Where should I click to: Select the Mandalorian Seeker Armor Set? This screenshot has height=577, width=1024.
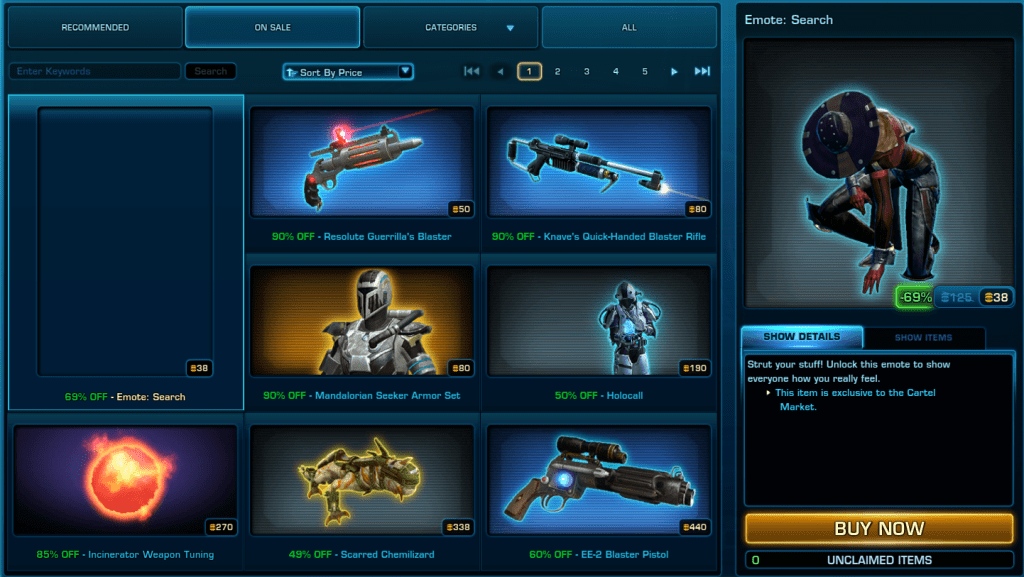click(362, 320)
